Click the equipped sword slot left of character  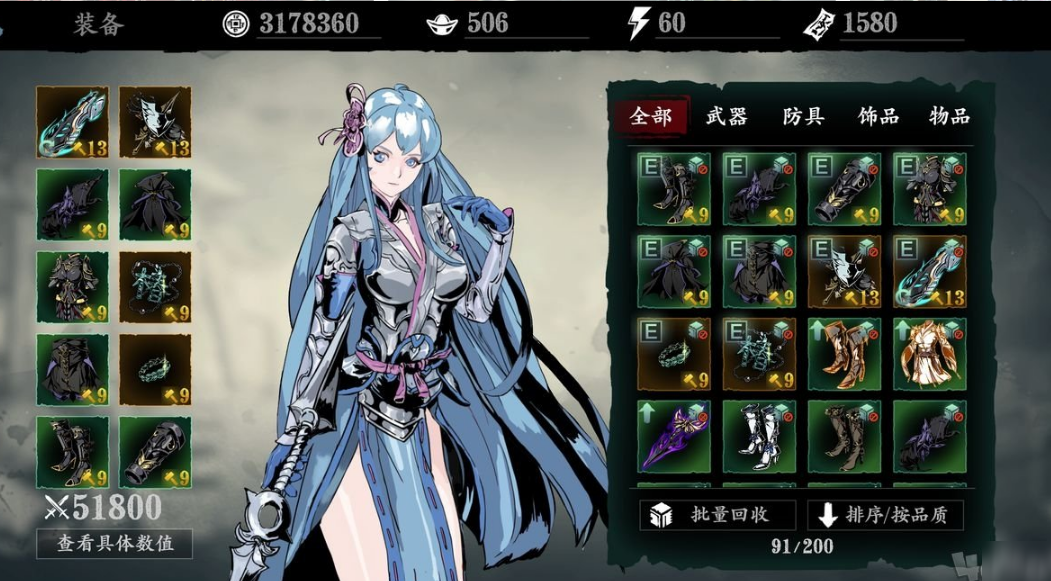click(x=72, y=122)
